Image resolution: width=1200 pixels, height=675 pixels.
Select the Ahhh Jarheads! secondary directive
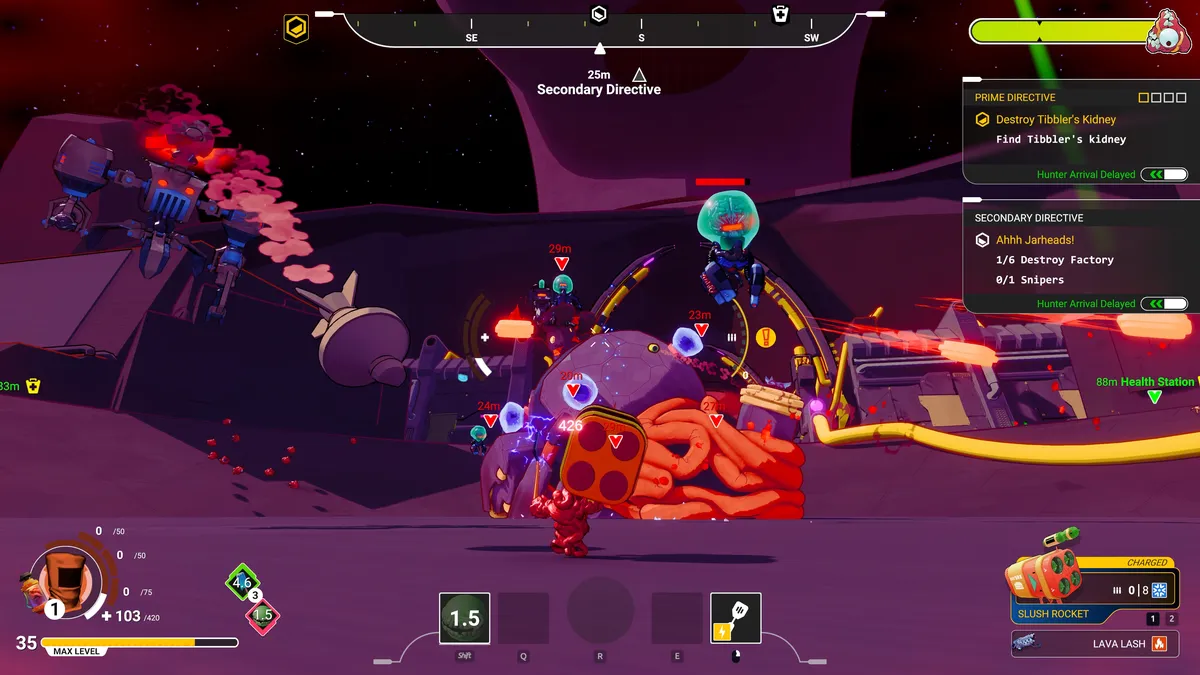click(x=1034, y=240)
